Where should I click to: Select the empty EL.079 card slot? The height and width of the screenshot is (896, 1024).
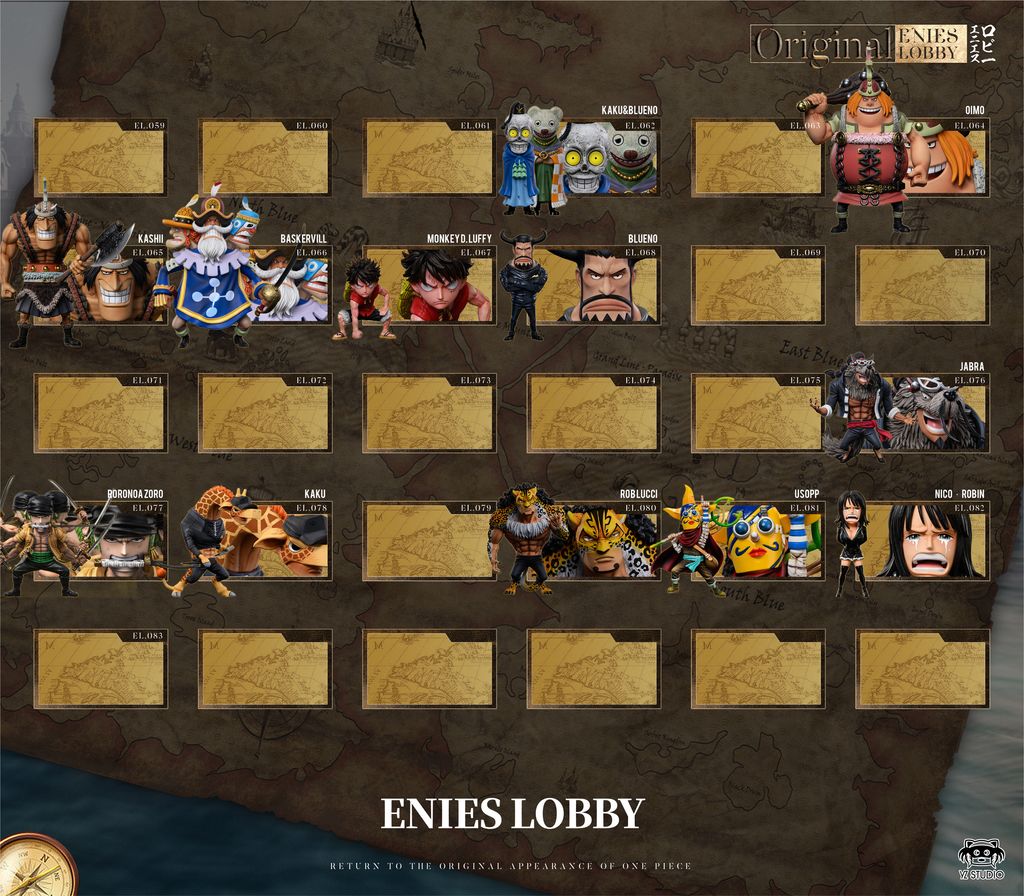428,542
